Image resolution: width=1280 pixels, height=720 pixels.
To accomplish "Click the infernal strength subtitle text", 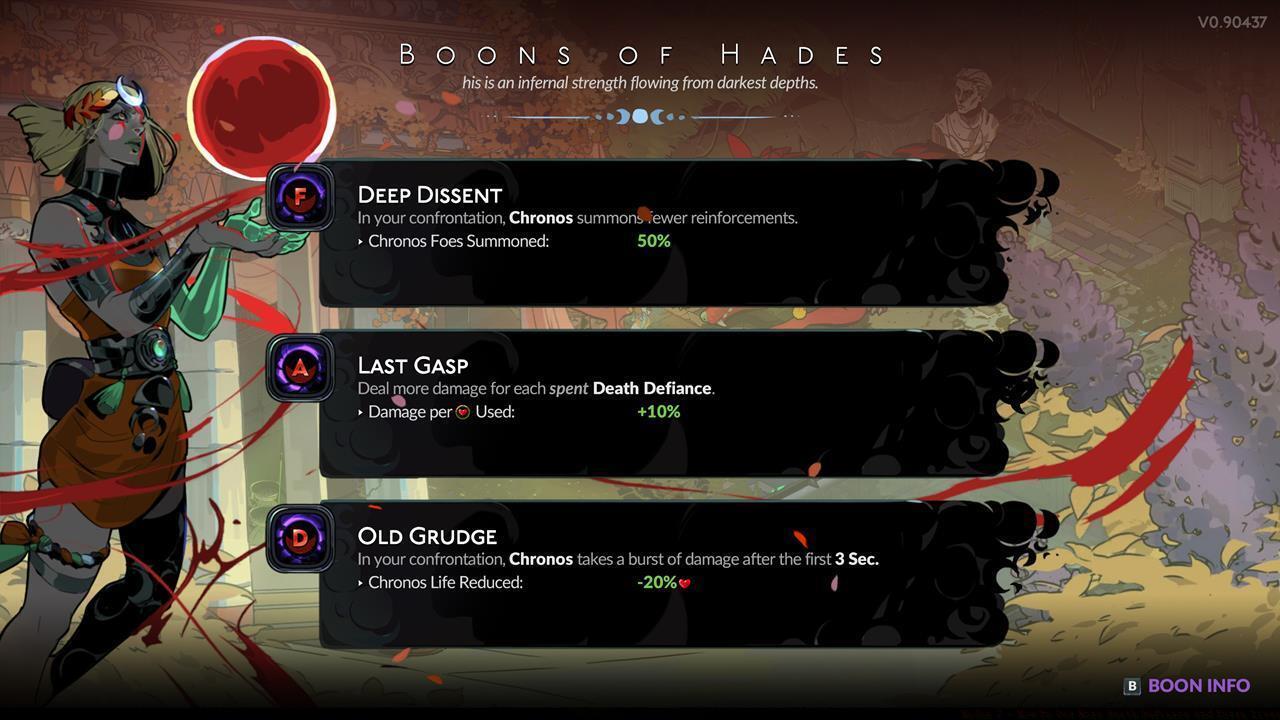I will (640, 83).
